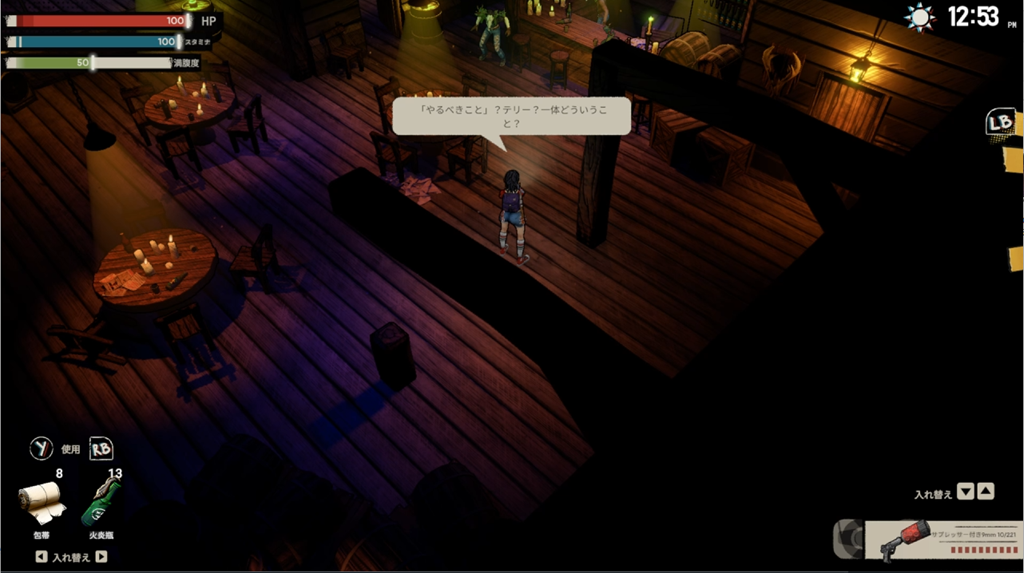Select the bandage item slot
1024x573 pixels.
coord(42,503)
